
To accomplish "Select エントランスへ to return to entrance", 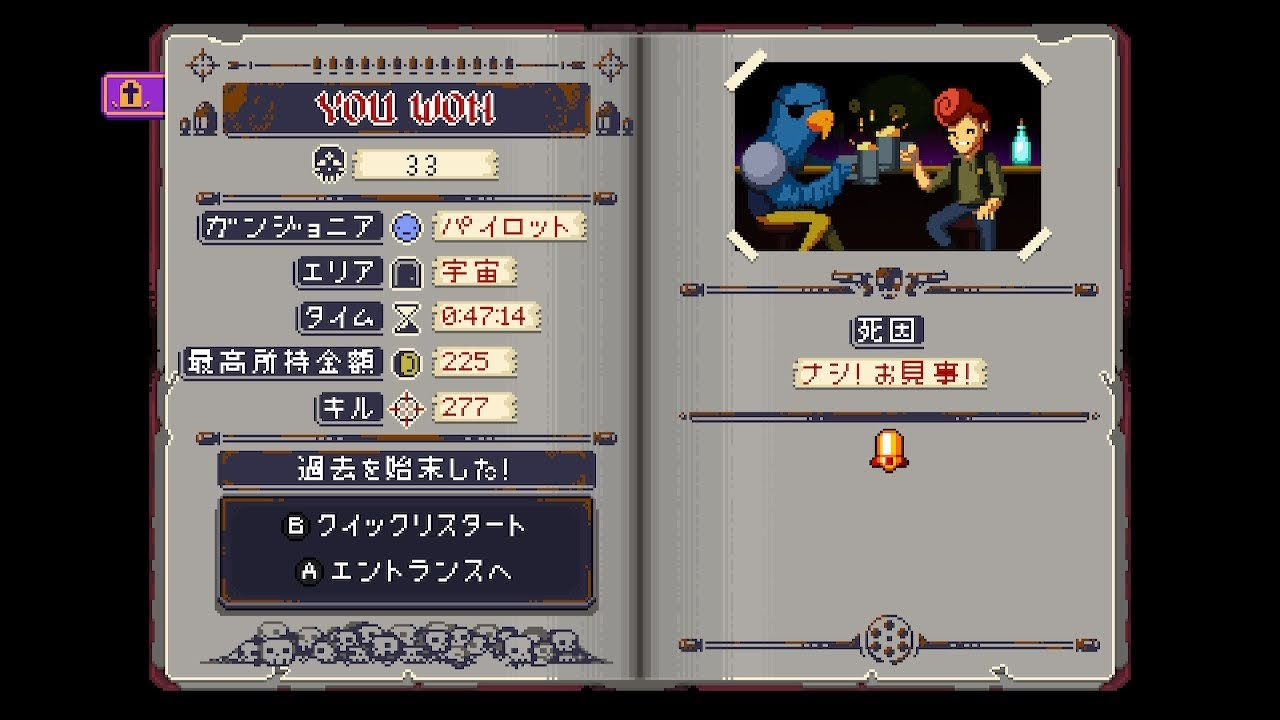I will 406,572.
